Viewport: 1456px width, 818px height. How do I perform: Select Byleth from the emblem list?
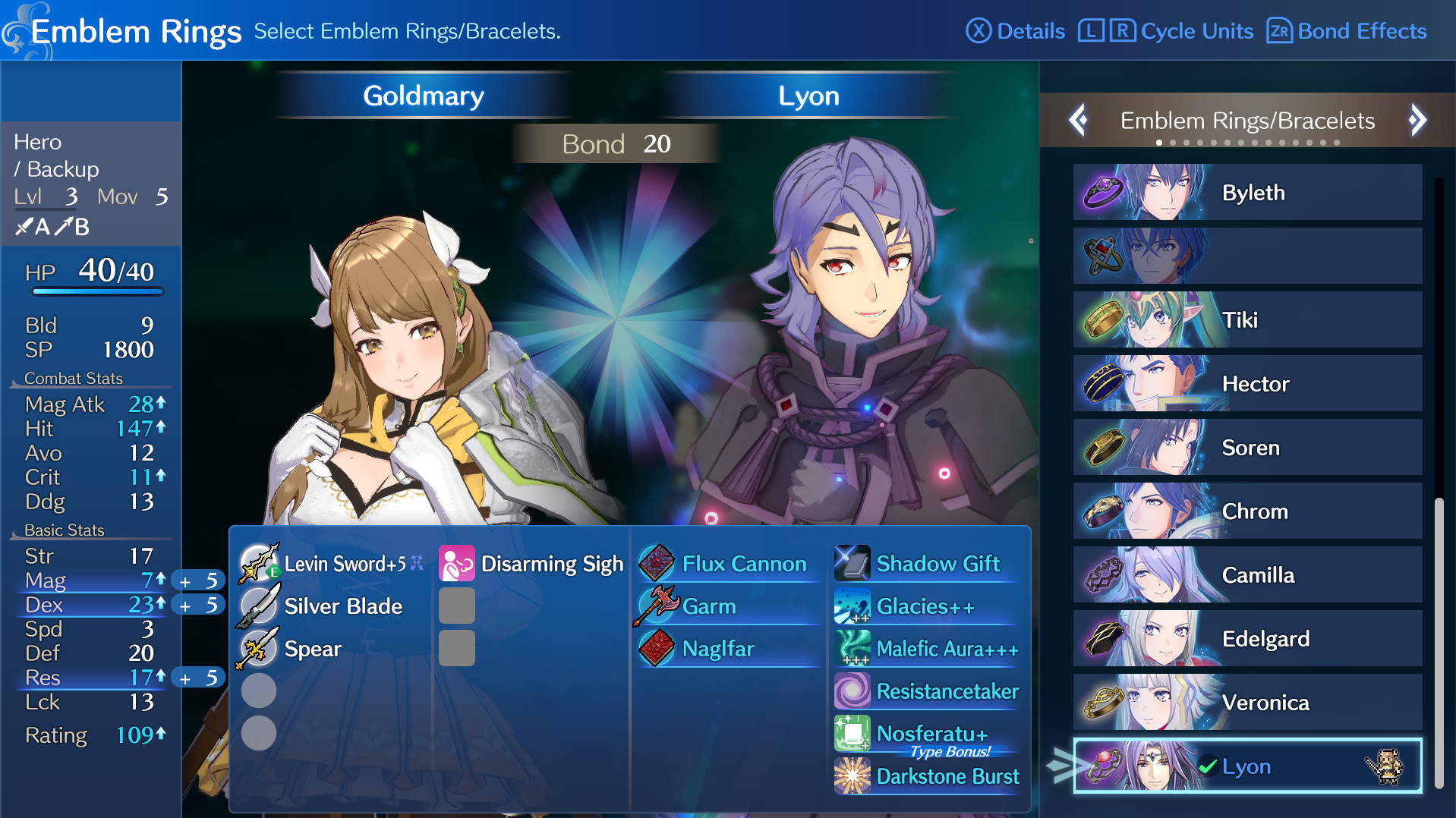1246,192
